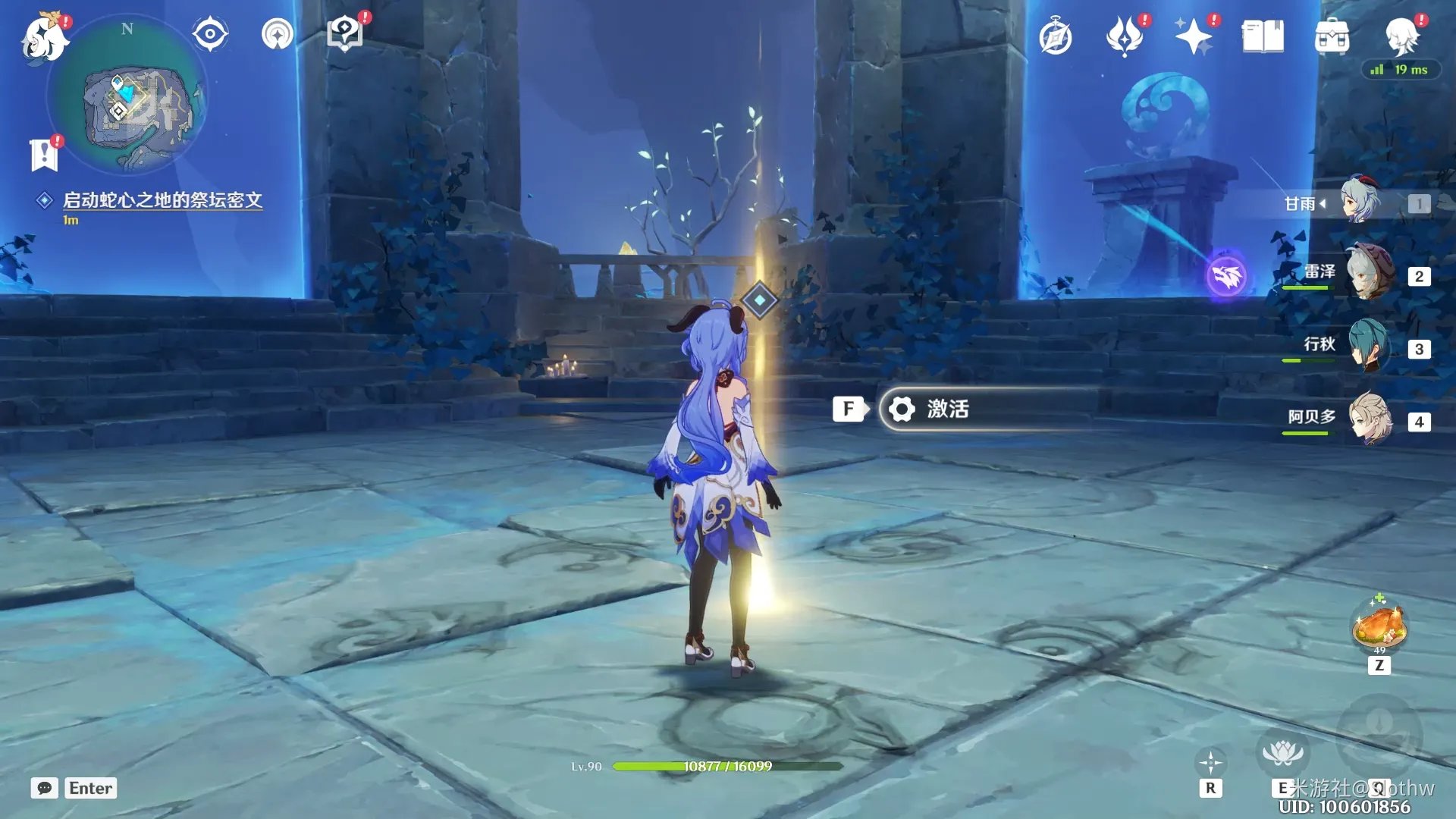This screenshot has width=1456, height=819.
Task: Activate Ganyu's lotus elemental skill
Action: (1282, 754)
